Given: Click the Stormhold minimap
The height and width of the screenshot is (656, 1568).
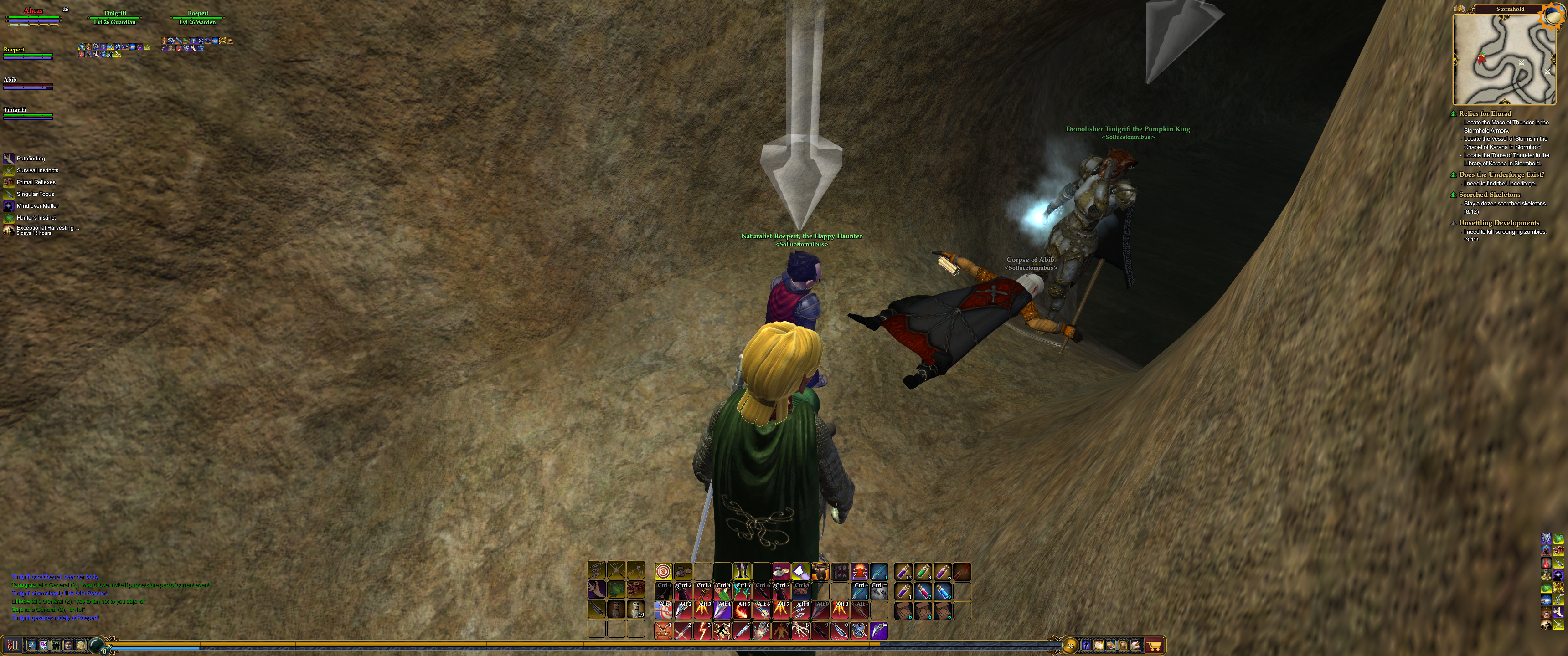Looking at the screenshot, I should 1503,59.
